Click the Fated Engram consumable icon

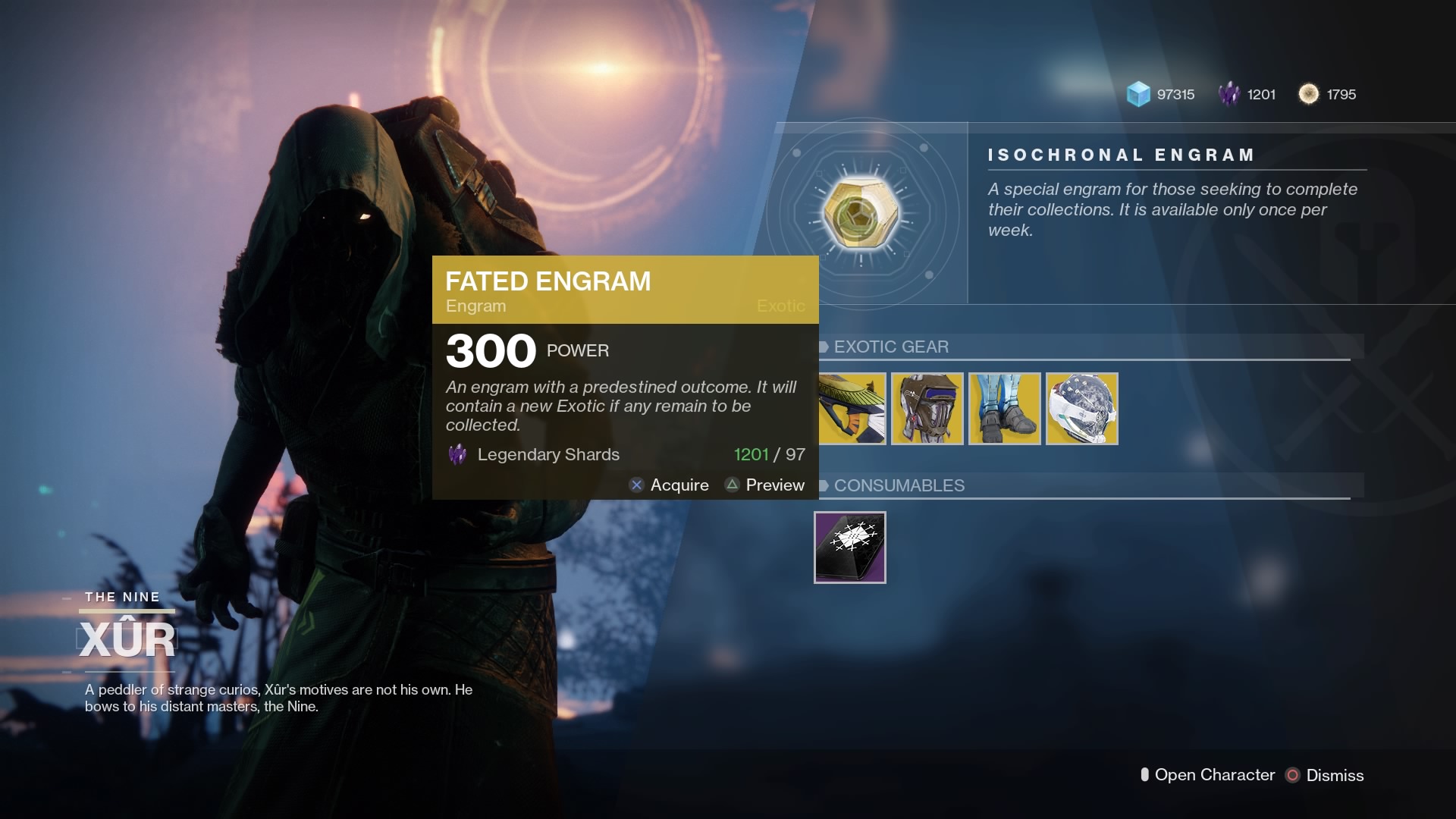[x=850, y=548]
